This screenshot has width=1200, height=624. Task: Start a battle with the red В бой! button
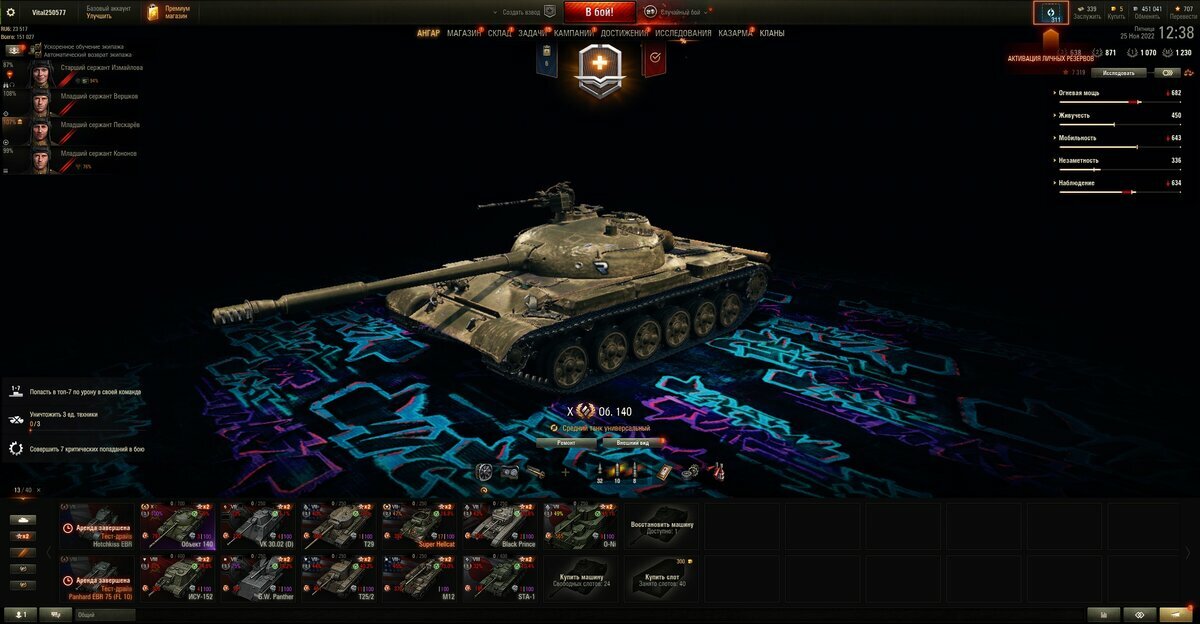(600, 12)
